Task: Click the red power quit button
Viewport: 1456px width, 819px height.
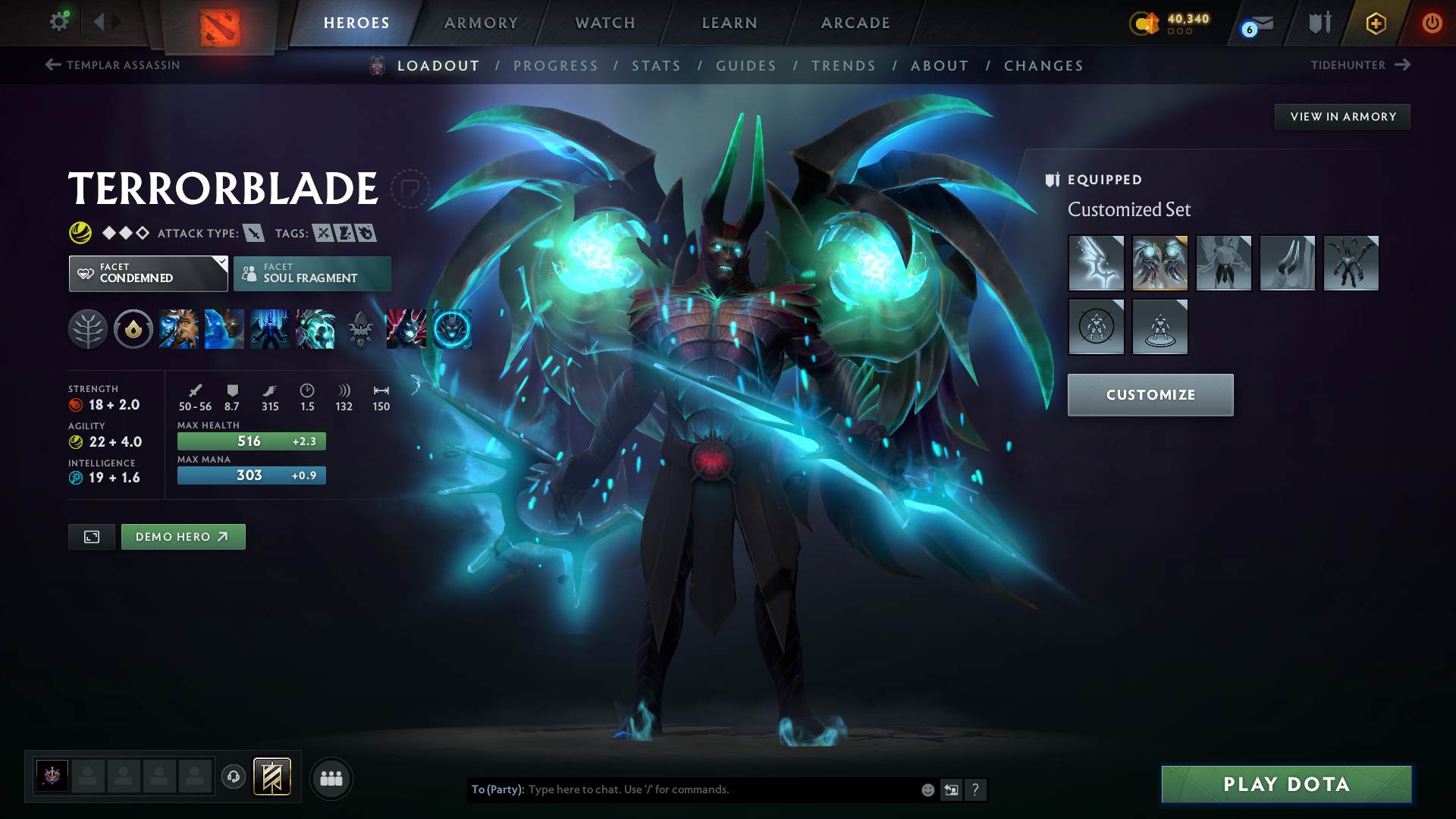Action: point(1432,23)
